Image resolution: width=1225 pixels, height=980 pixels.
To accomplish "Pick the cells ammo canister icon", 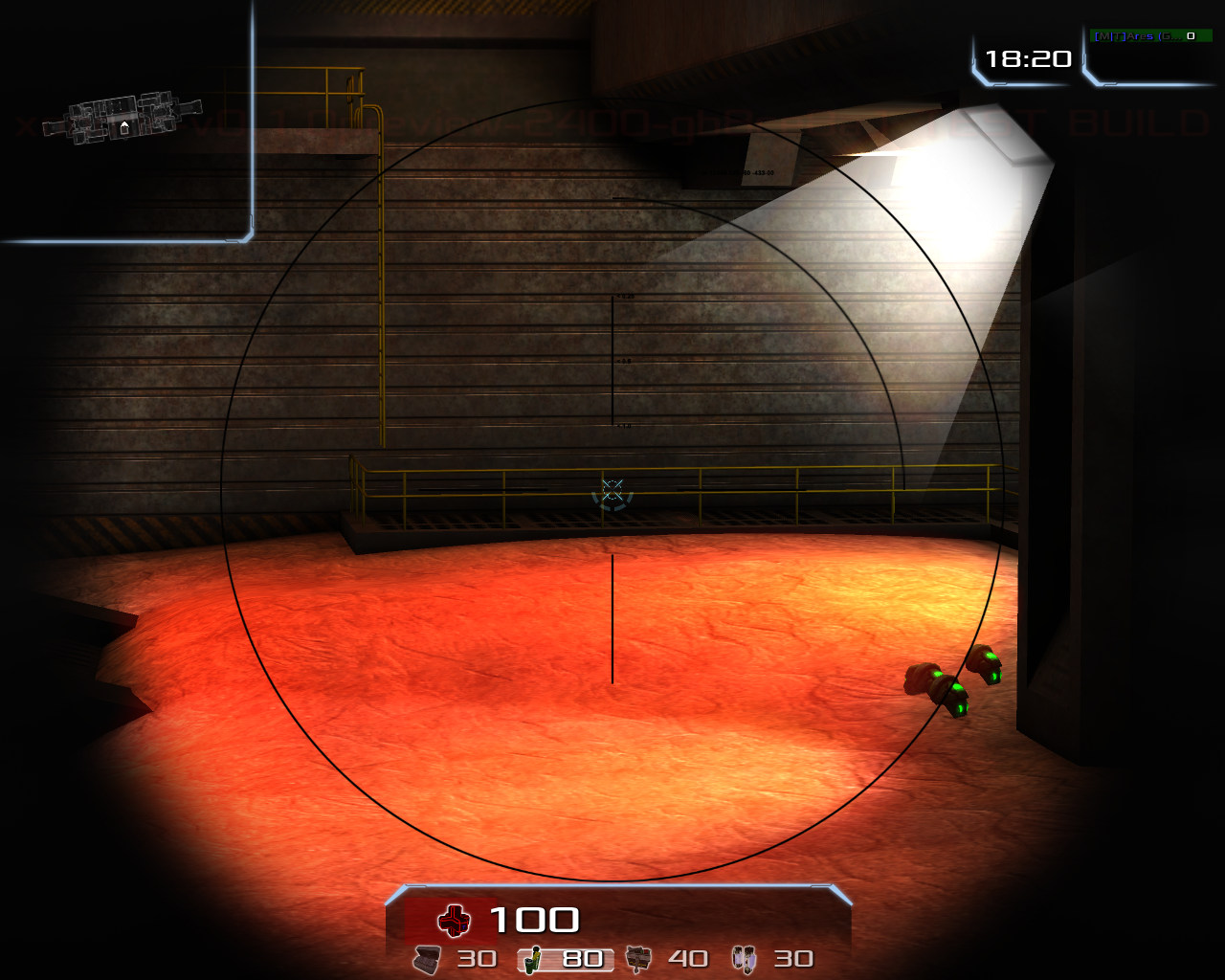I will 744,958.
